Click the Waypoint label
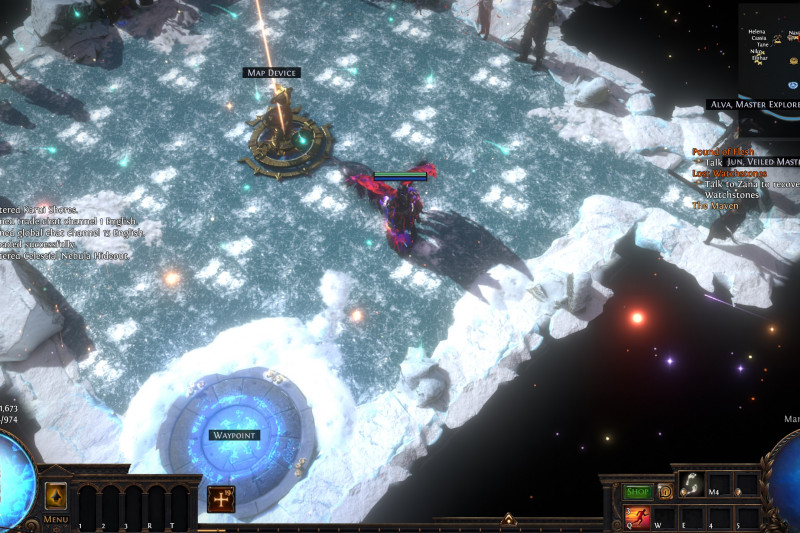The width and height of the screenshot is (800, 533). pos(235,435)
